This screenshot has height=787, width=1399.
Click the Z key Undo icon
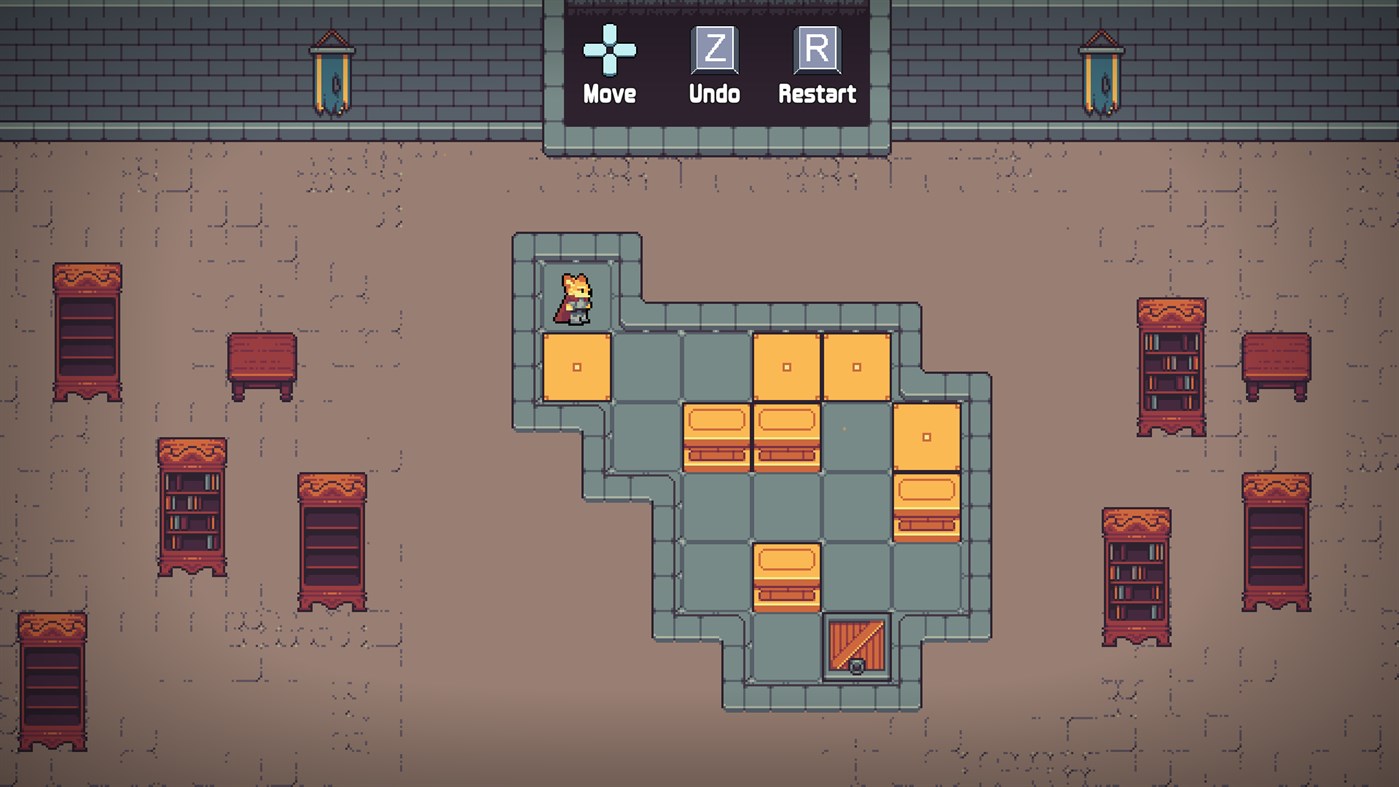(x=713, y=50)
